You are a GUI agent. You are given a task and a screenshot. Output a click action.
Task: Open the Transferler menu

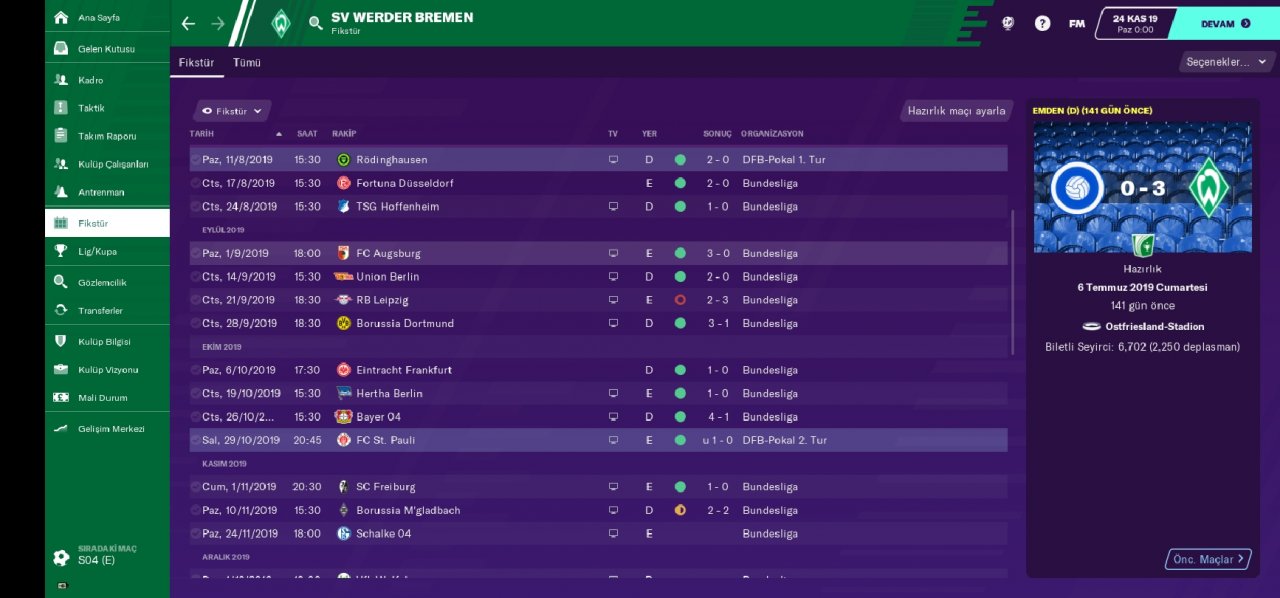coord(102,311)
